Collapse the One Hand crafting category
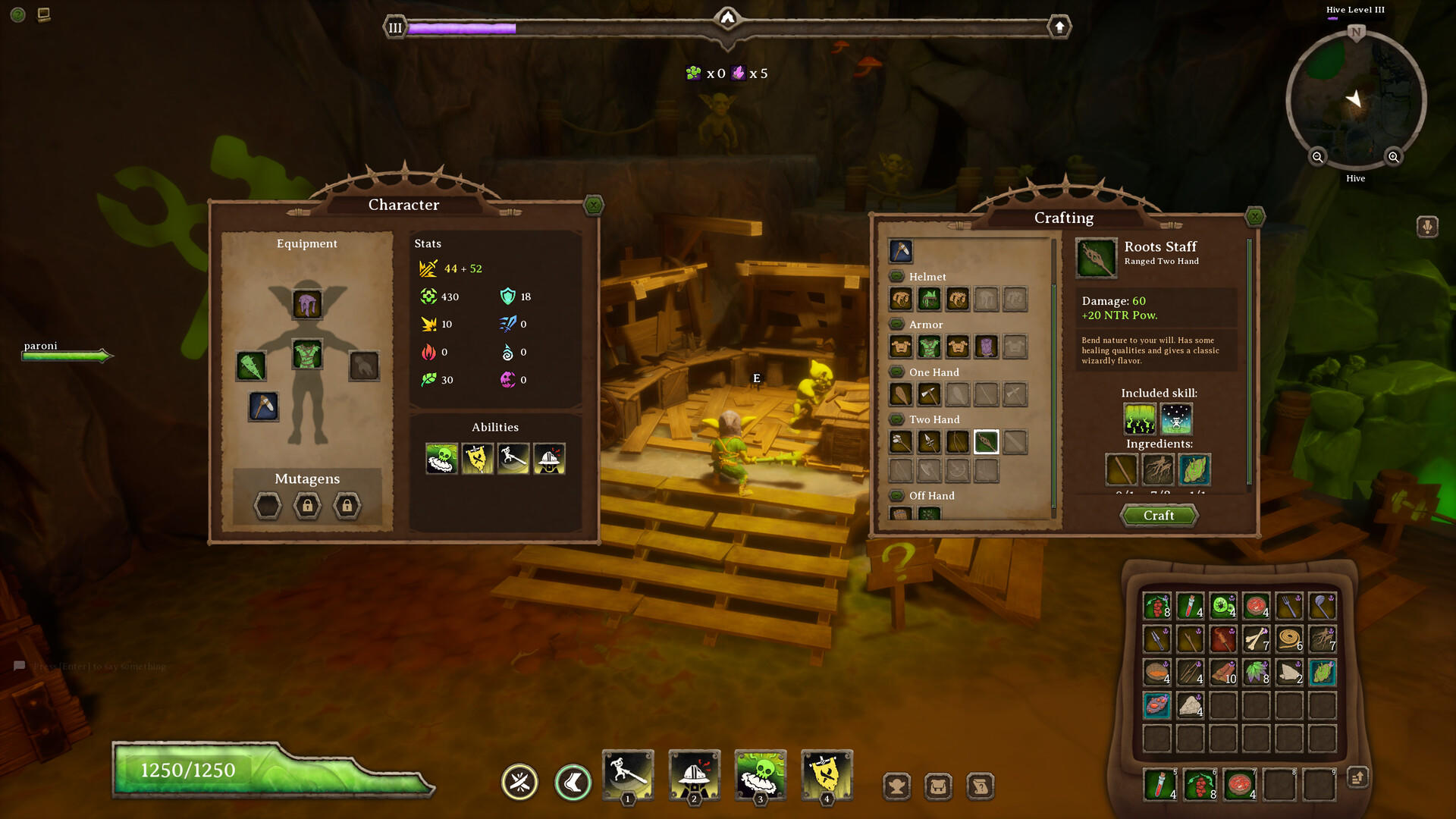1456x819 pixels. [896, 372]
